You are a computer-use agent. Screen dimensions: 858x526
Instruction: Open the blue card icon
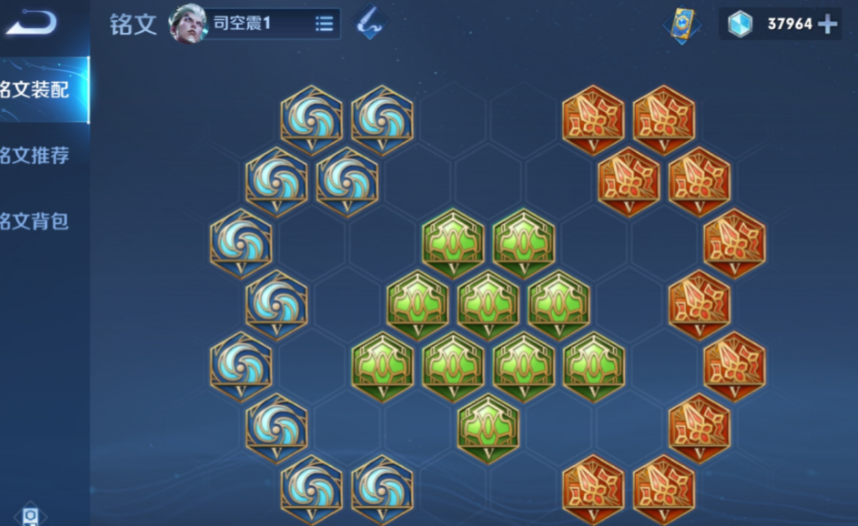tap(682, 24)
